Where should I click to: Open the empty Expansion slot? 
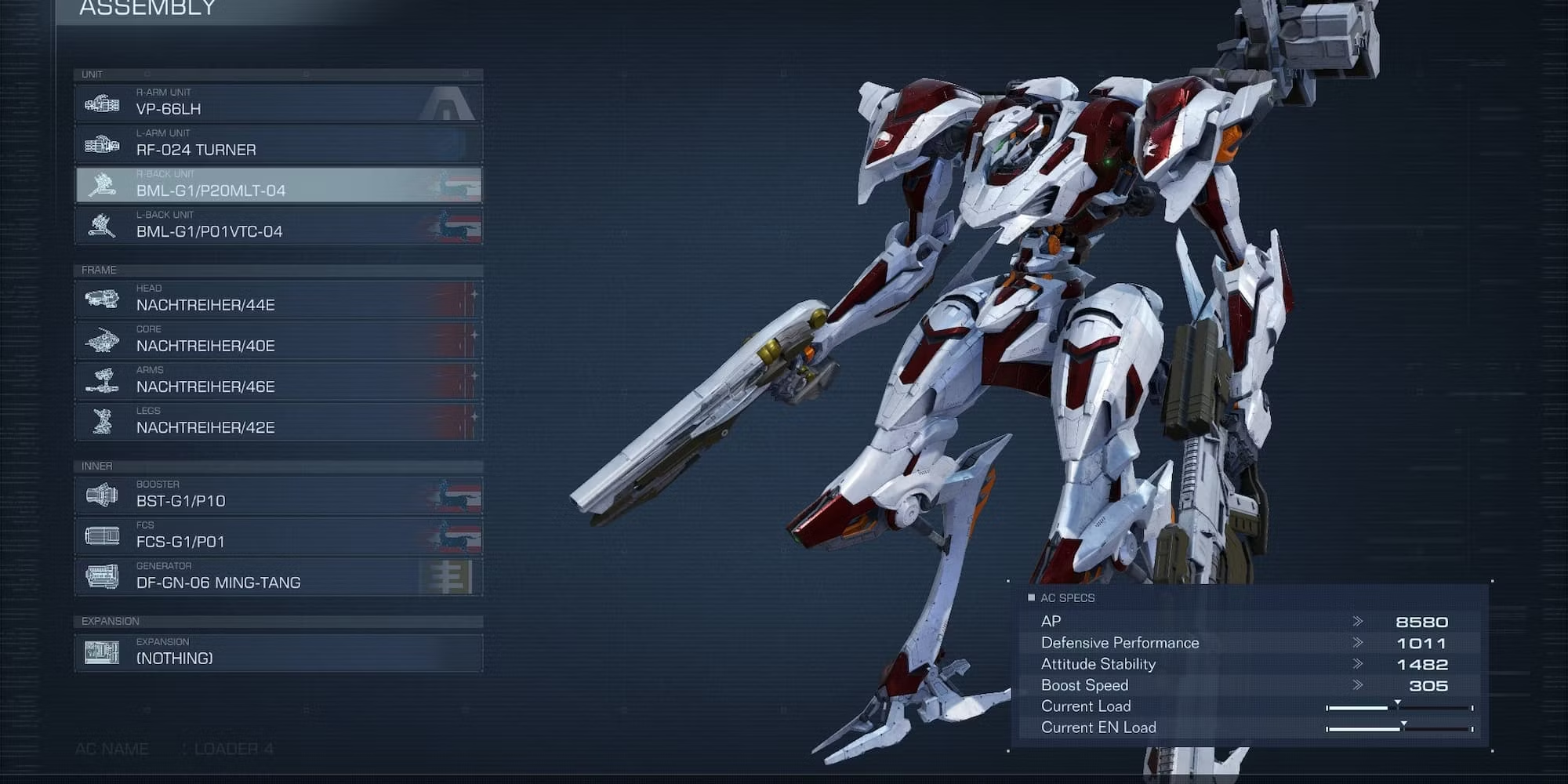point(278,652)
